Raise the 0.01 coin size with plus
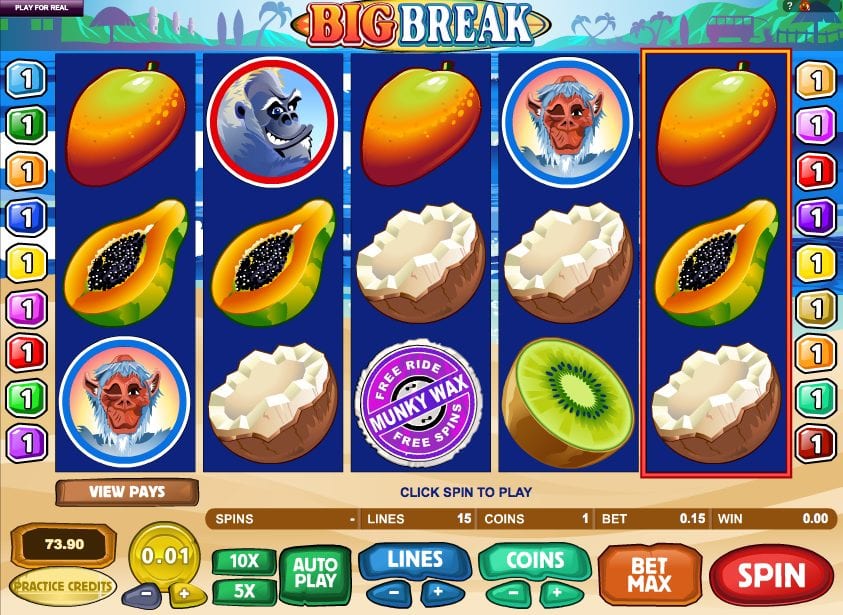Image resolution: width=843 pixels, height=615 pixels. pyautogui.click(x=183, y=592)
